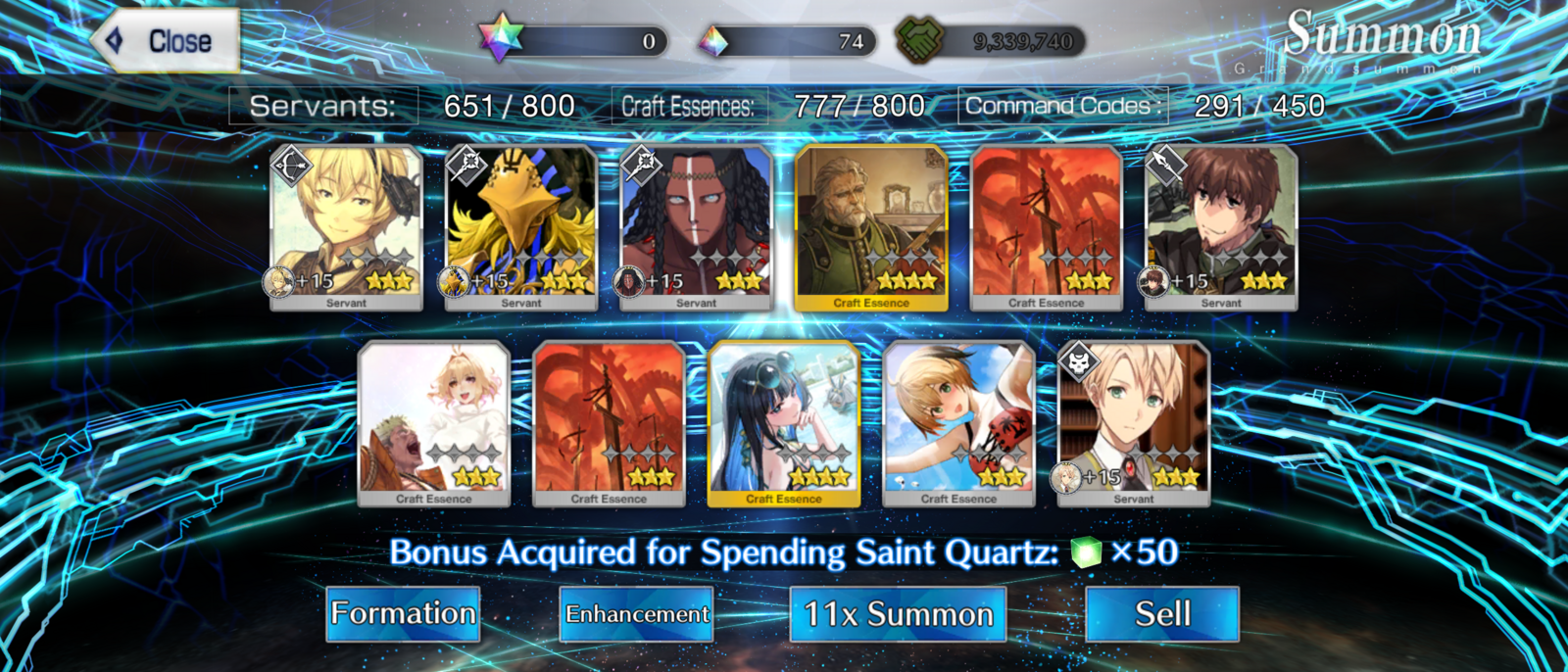1568x672 pixels.
Task: View the gold-framed dark-haired girl craft essence
Action: click(x=784, y=423)
